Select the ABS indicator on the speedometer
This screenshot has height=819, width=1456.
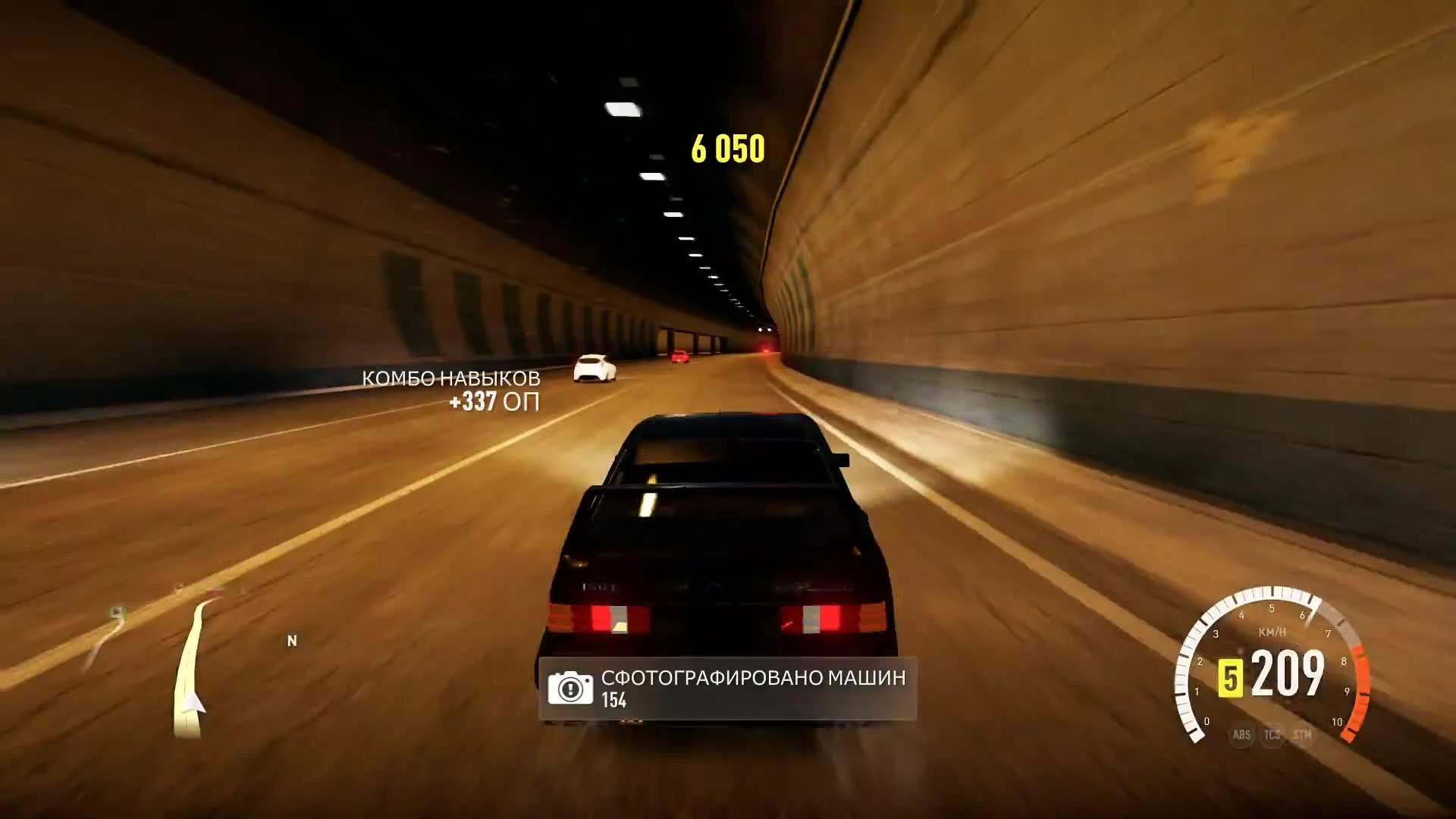point(1241,734)
